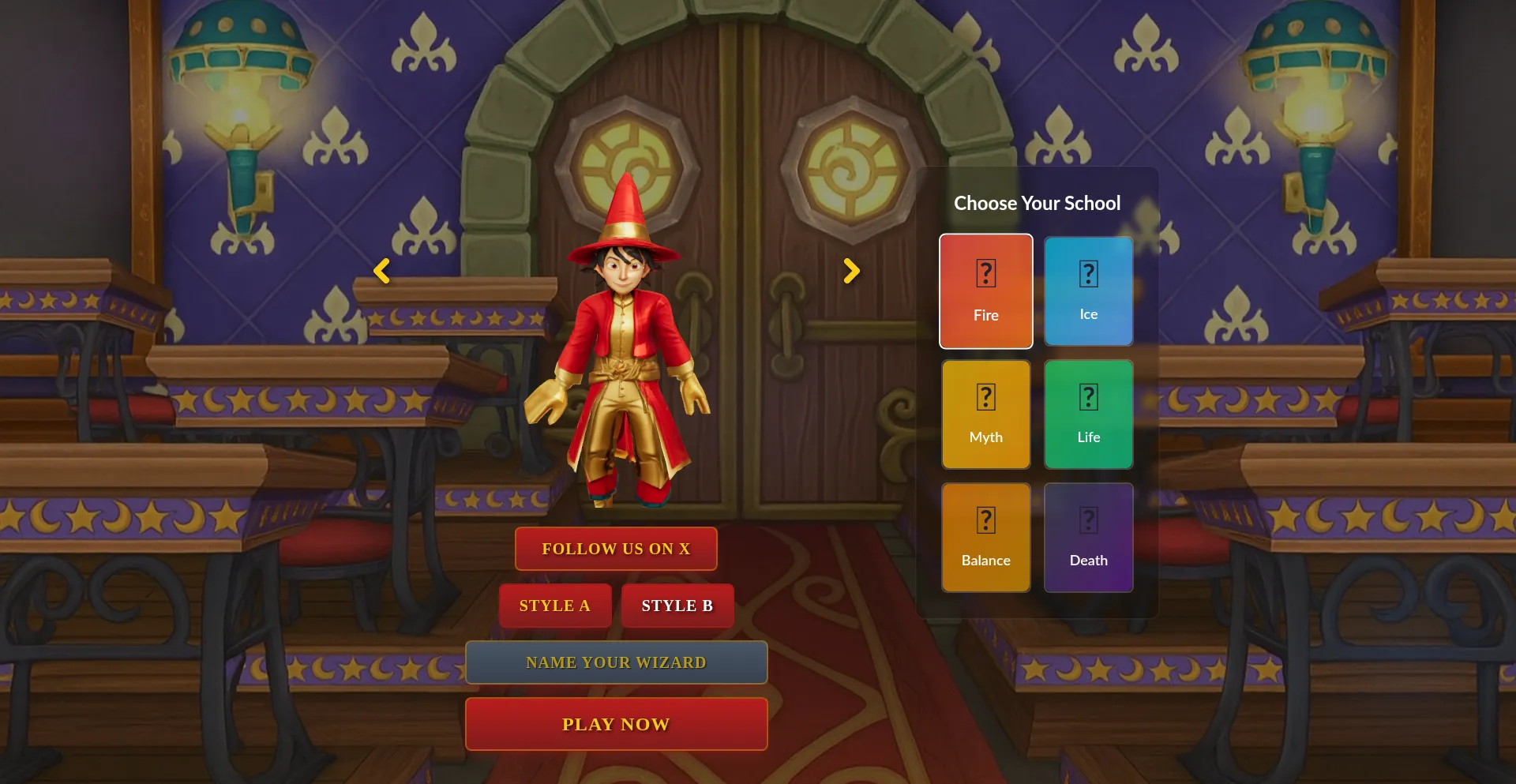Click the NAME YOUR WIZARD field
1516x784 pixels.
616,662
